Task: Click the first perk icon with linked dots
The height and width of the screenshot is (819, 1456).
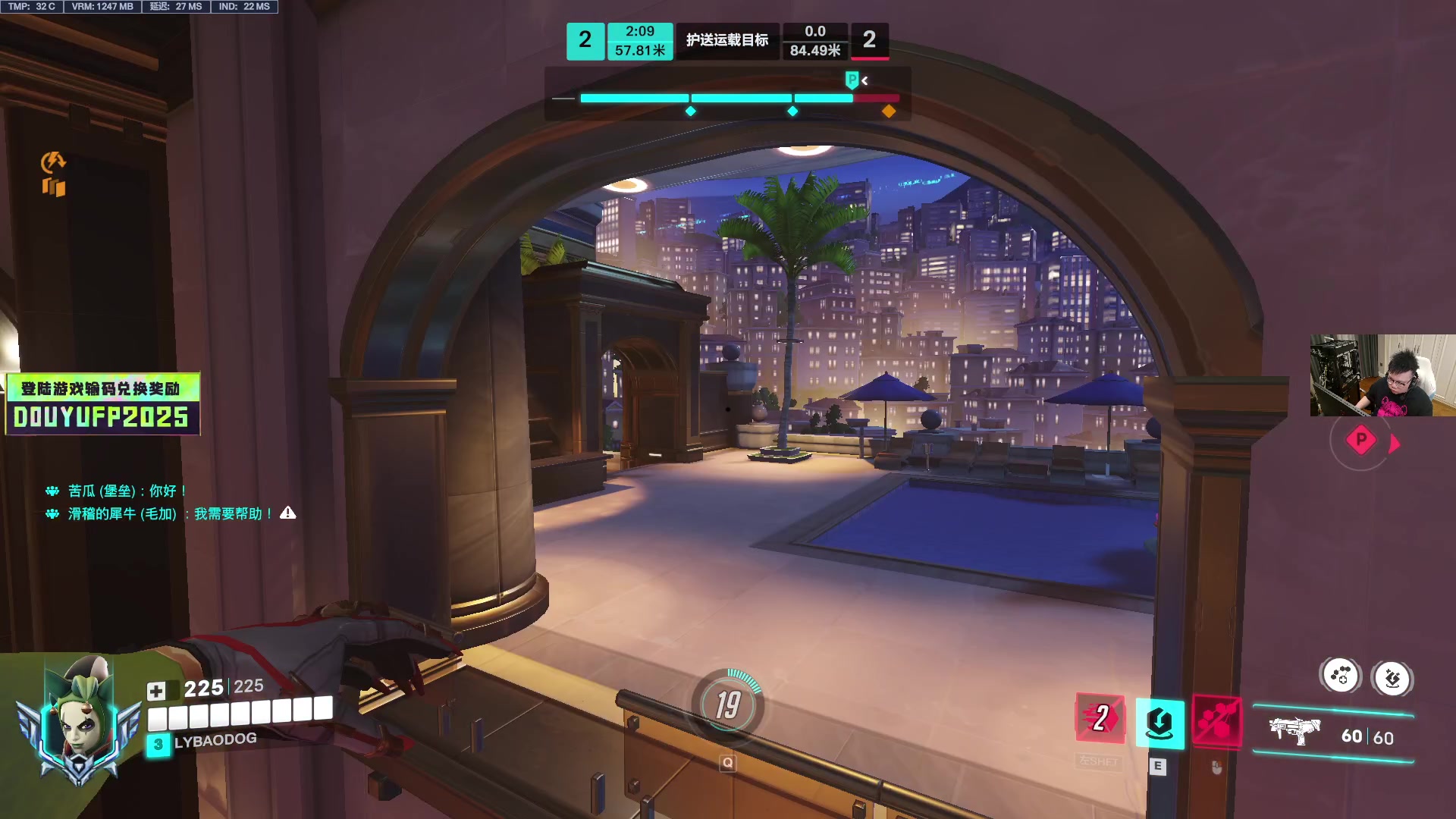Action: click(1341, 676)
